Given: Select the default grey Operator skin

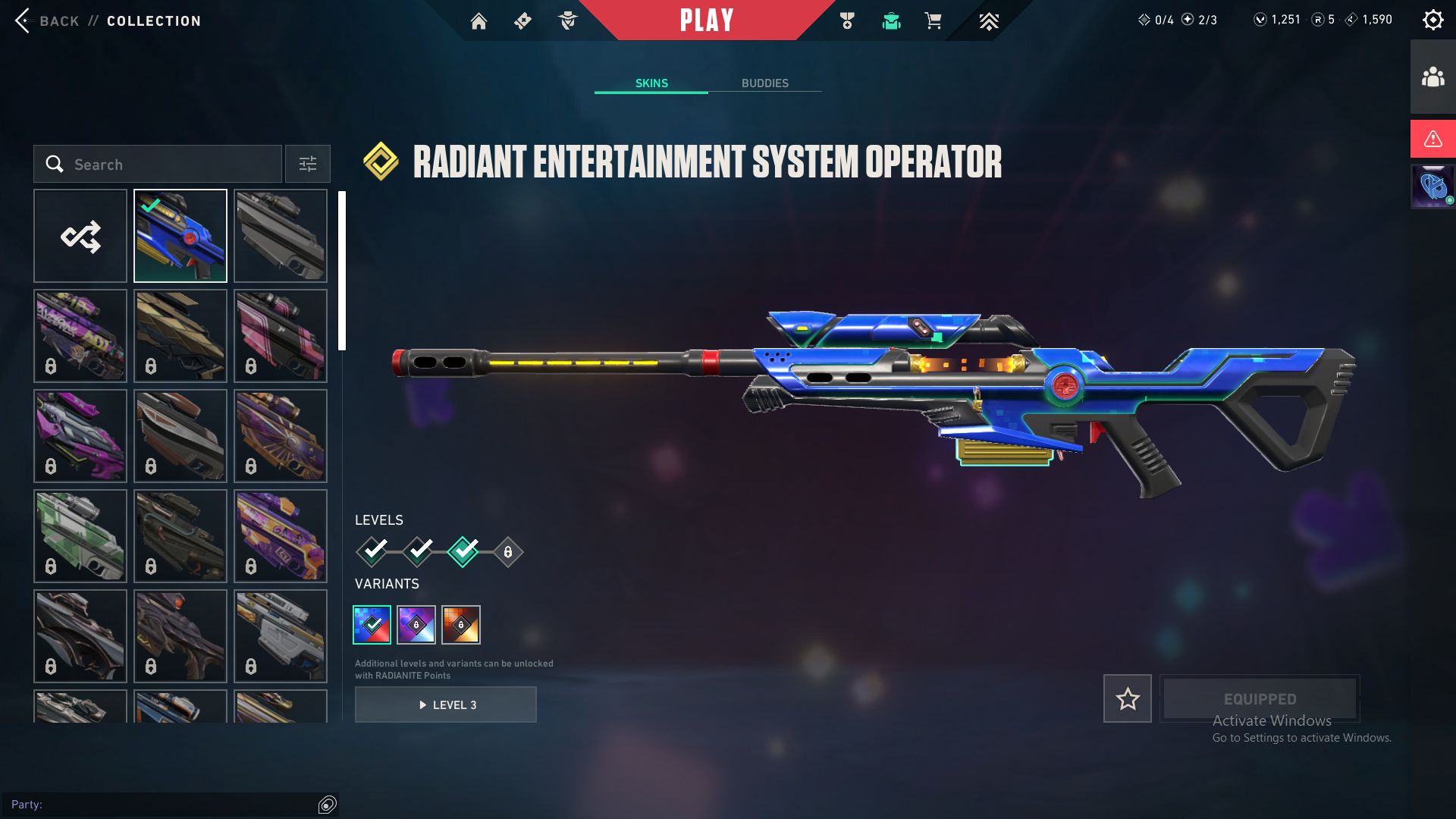Looking at the screenshot, I should (x=281, y=236).
